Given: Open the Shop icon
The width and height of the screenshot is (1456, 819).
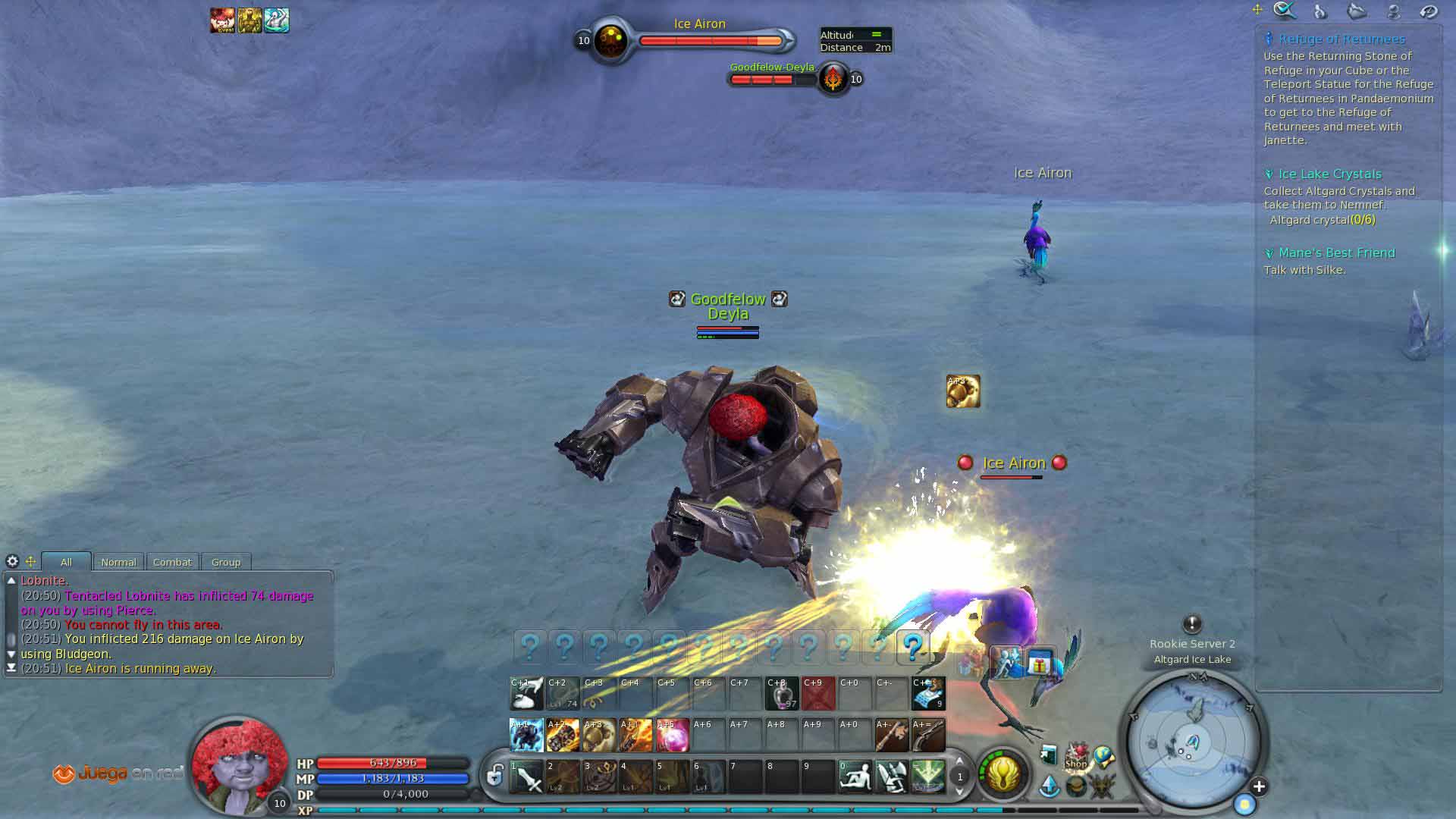Looking at the screenshot, I should click(x=1076, y=755).
